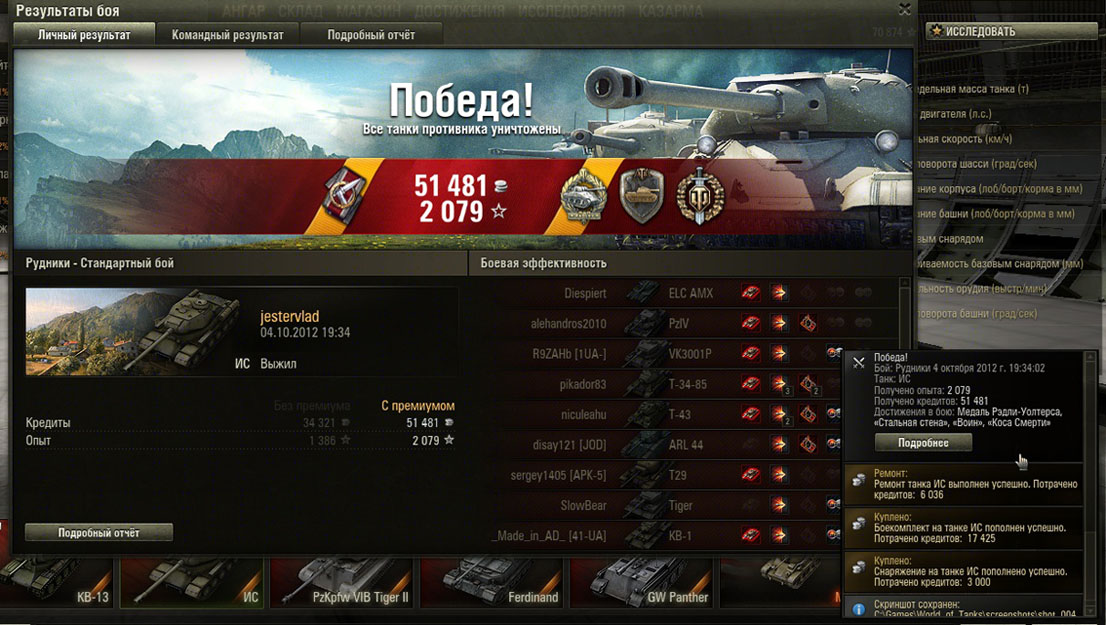Screen dimensions: 1106x625
Task: Switch to the Командный результат tab
Action: point(227,34)
